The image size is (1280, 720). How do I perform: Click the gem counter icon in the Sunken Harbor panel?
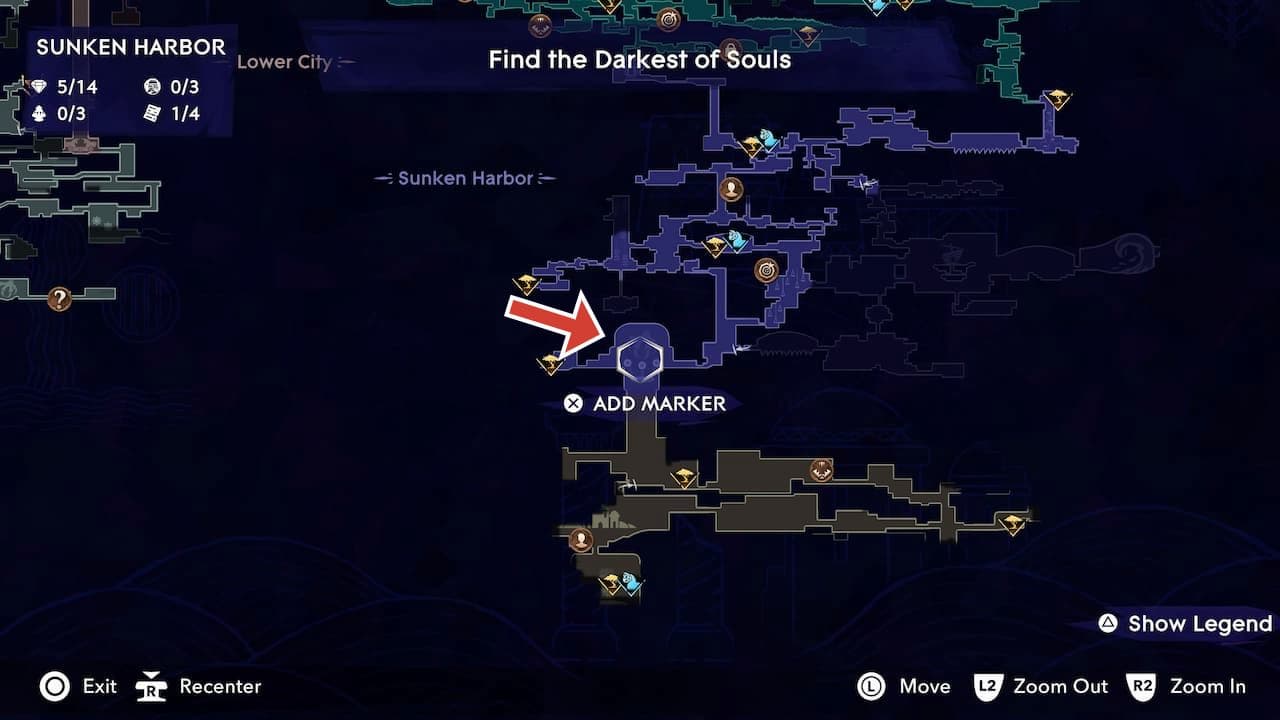point(40,86)
